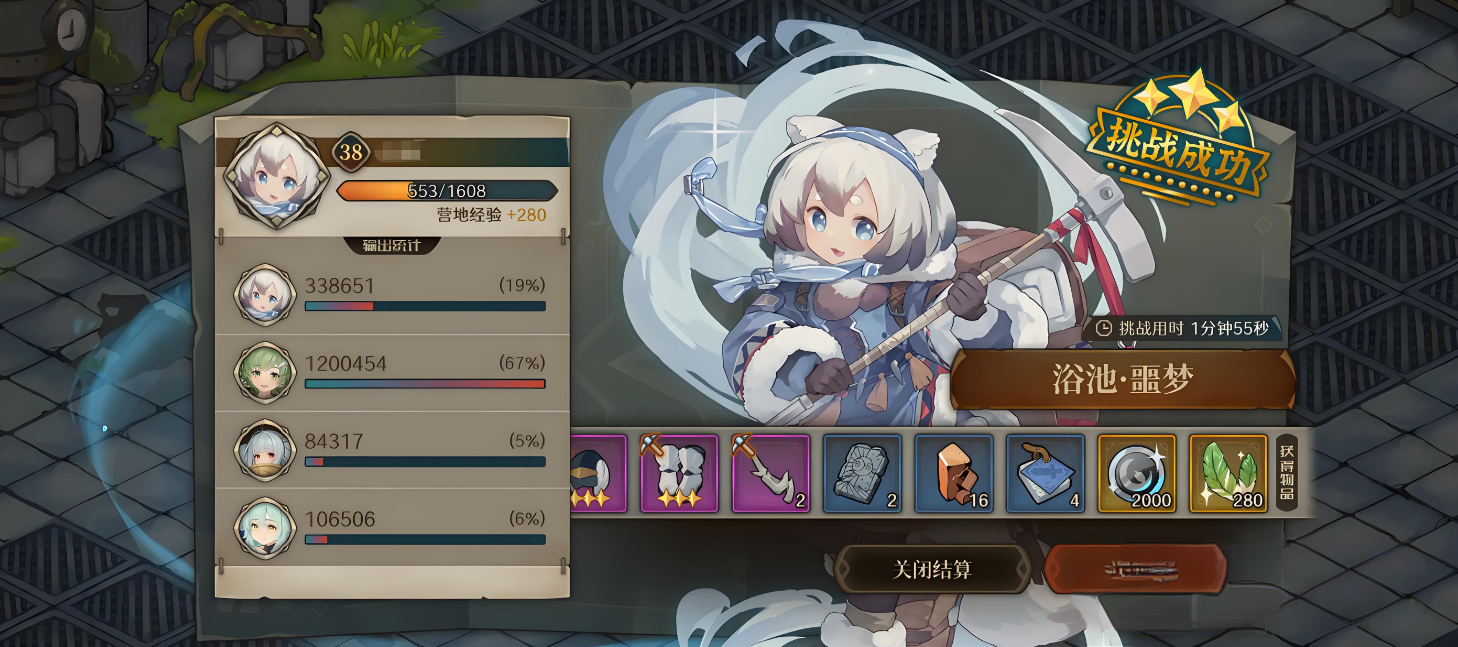Select the three-star white gloves reward

[679, 473]
